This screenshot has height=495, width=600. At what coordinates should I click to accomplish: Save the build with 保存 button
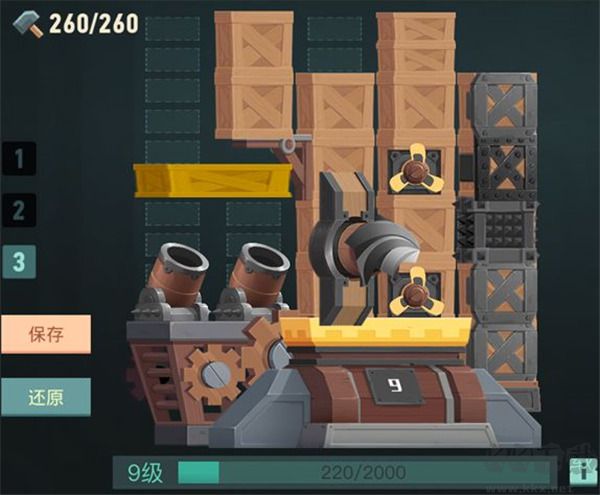pyautogui.click(x=46, y=334)
